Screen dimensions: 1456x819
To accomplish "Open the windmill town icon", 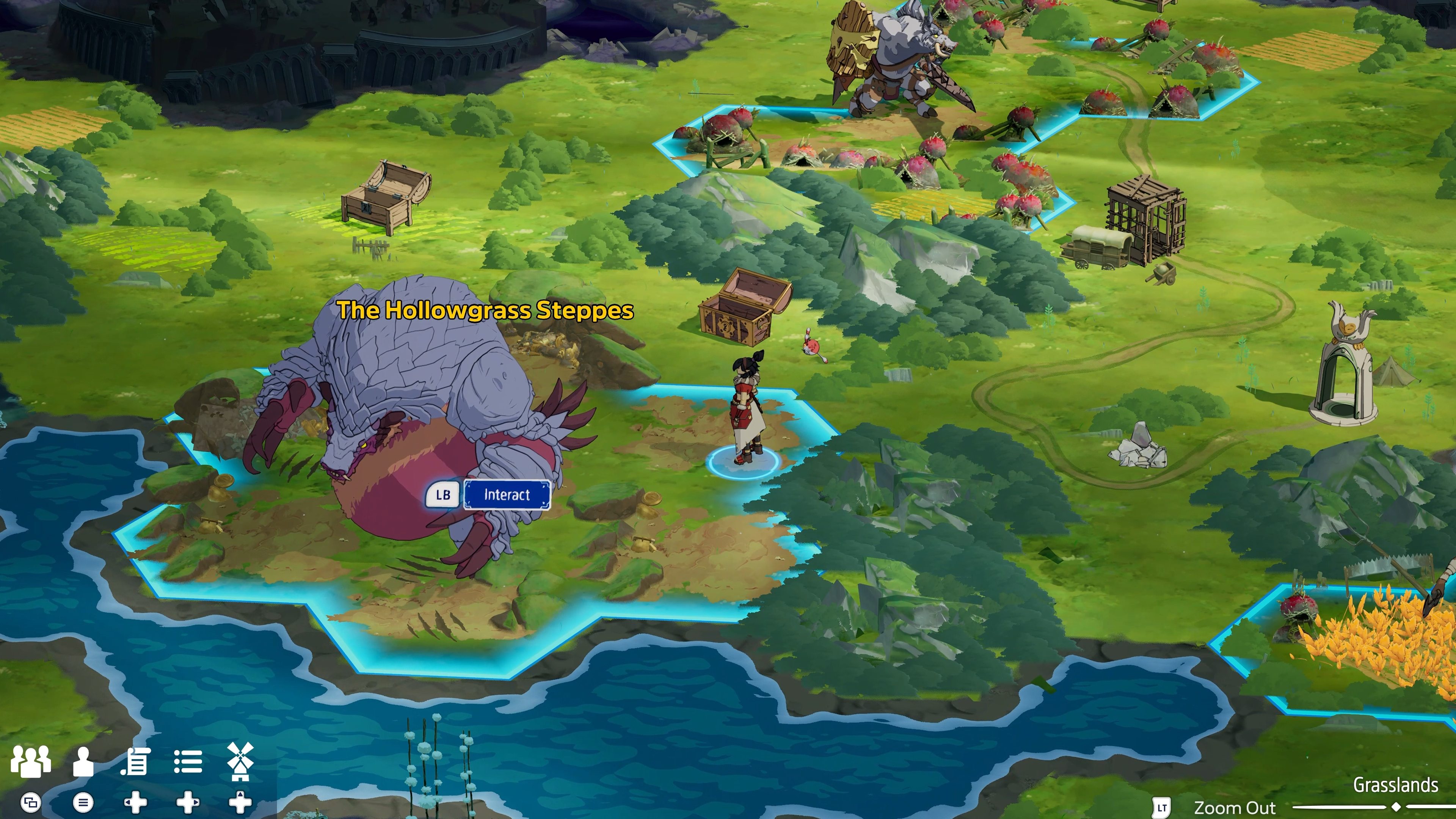I will 240,761.
